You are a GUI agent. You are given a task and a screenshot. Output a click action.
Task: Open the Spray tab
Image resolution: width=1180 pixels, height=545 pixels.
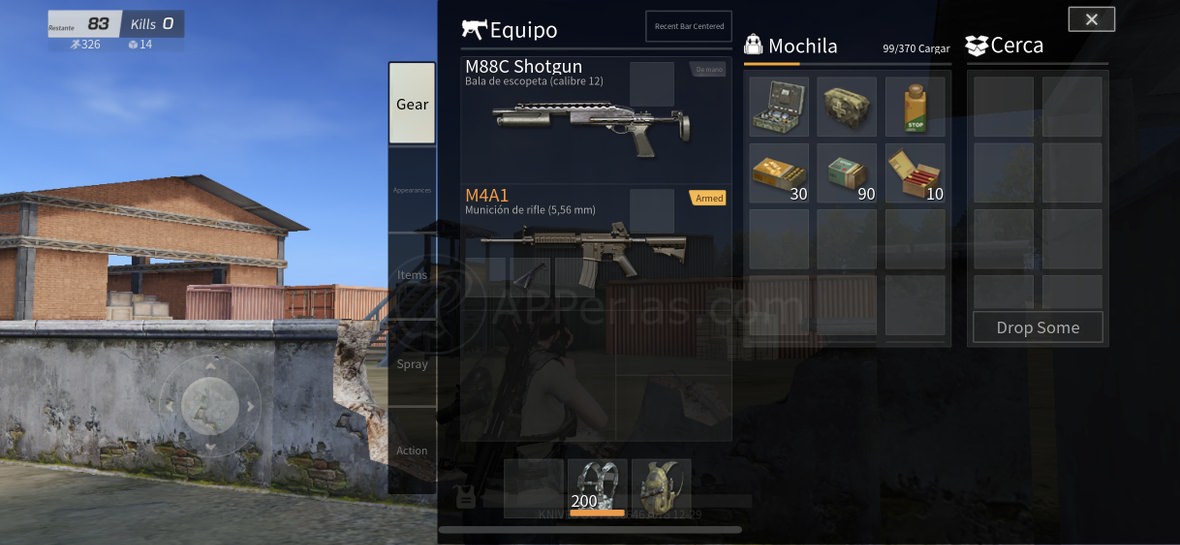412,364
